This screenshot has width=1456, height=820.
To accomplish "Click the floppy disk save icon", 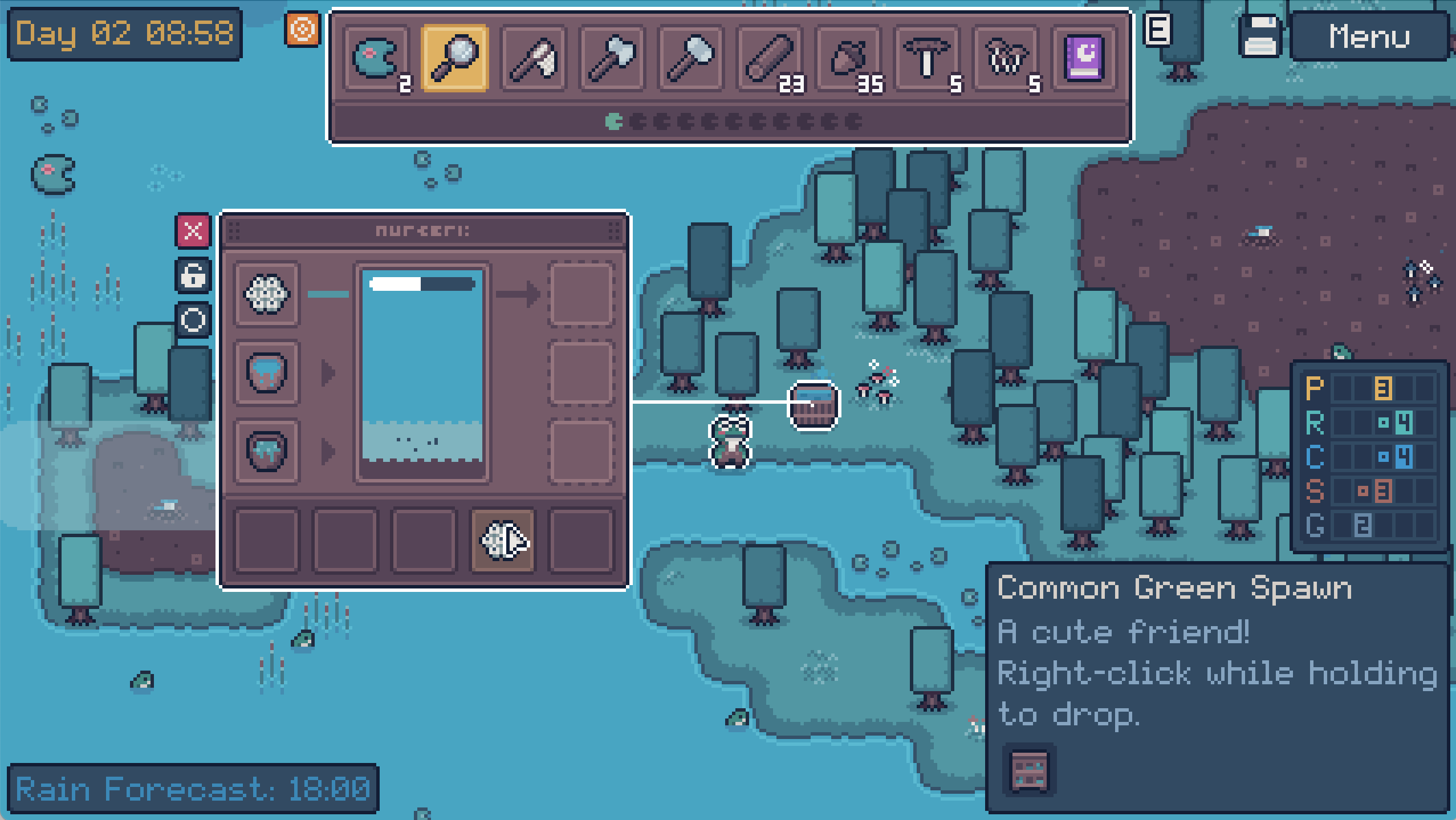I will [1260, 36].
